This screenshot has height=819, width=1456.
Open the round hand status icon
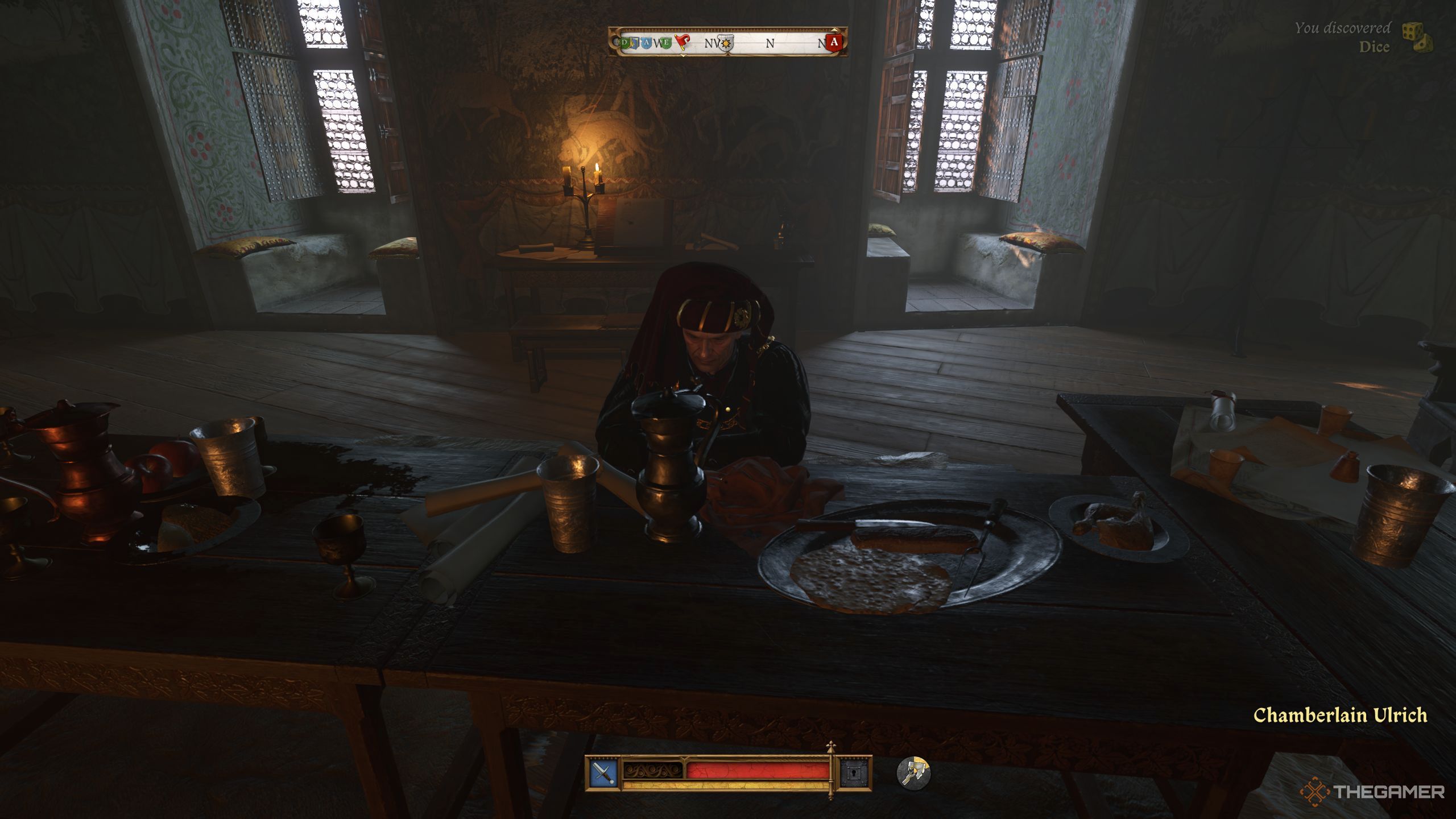(x=913, y=773)
